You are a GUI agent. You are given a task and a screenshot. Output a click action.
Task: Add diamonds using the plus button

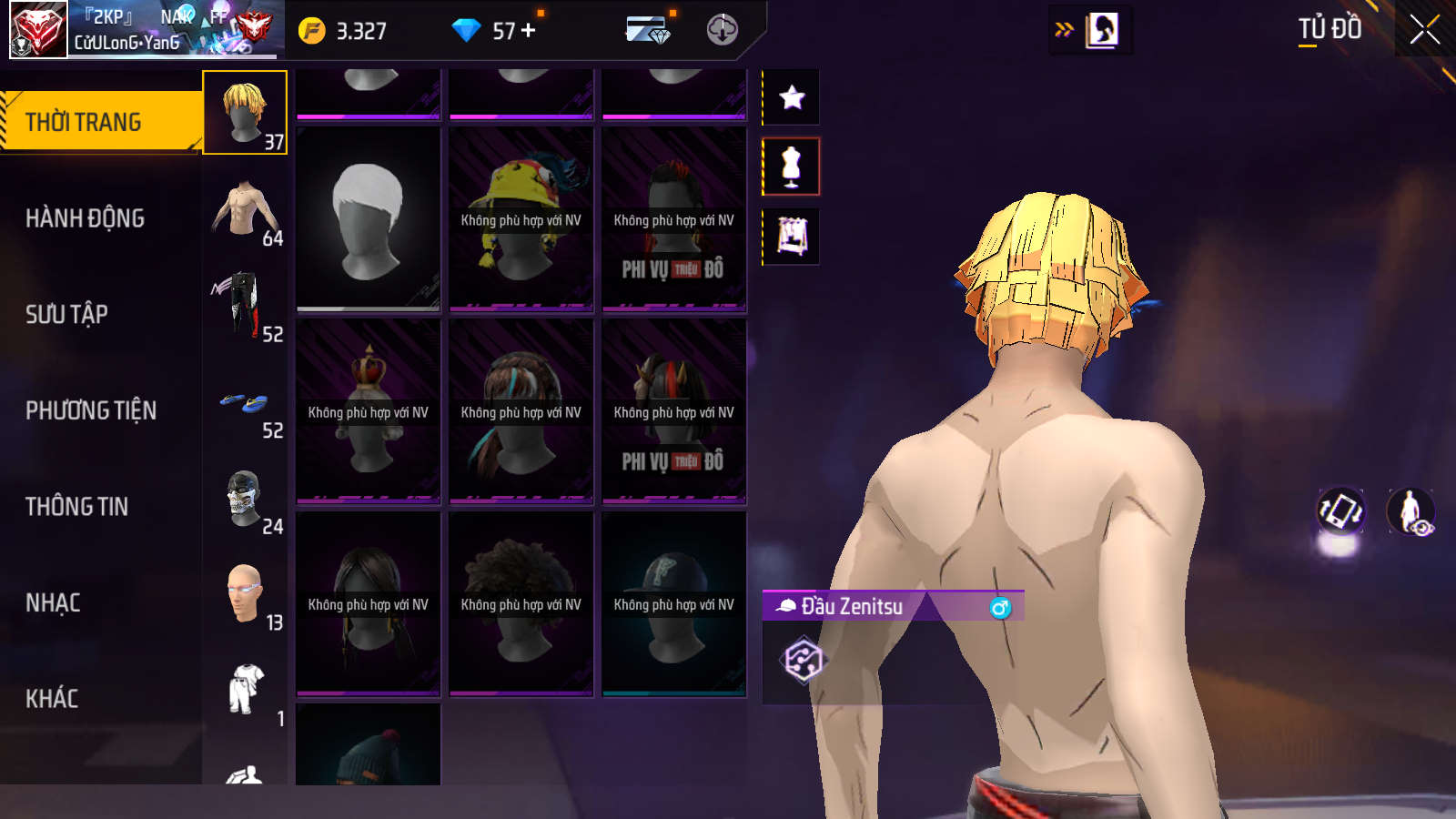tap(529, 31)
